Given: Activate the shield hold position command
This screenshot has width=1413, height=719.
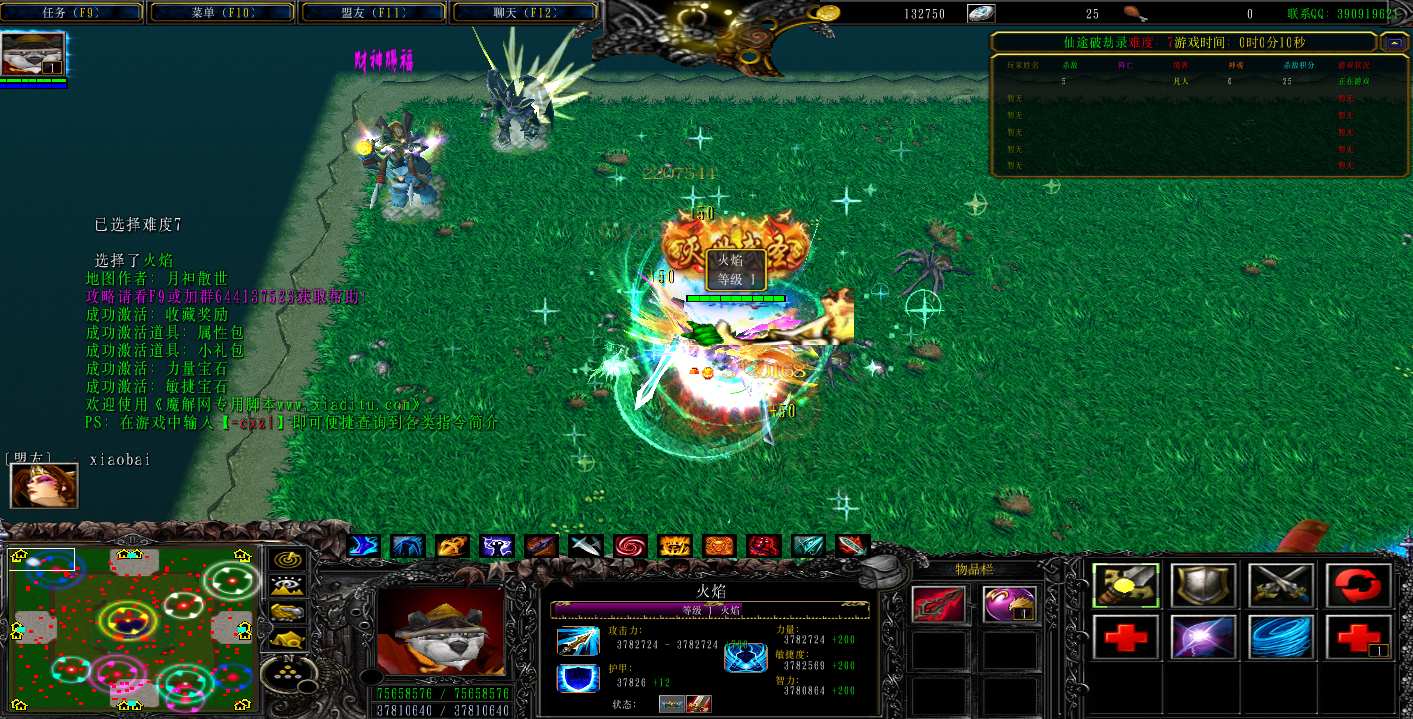Looking at the screenshot, I should click(1204, 585).
